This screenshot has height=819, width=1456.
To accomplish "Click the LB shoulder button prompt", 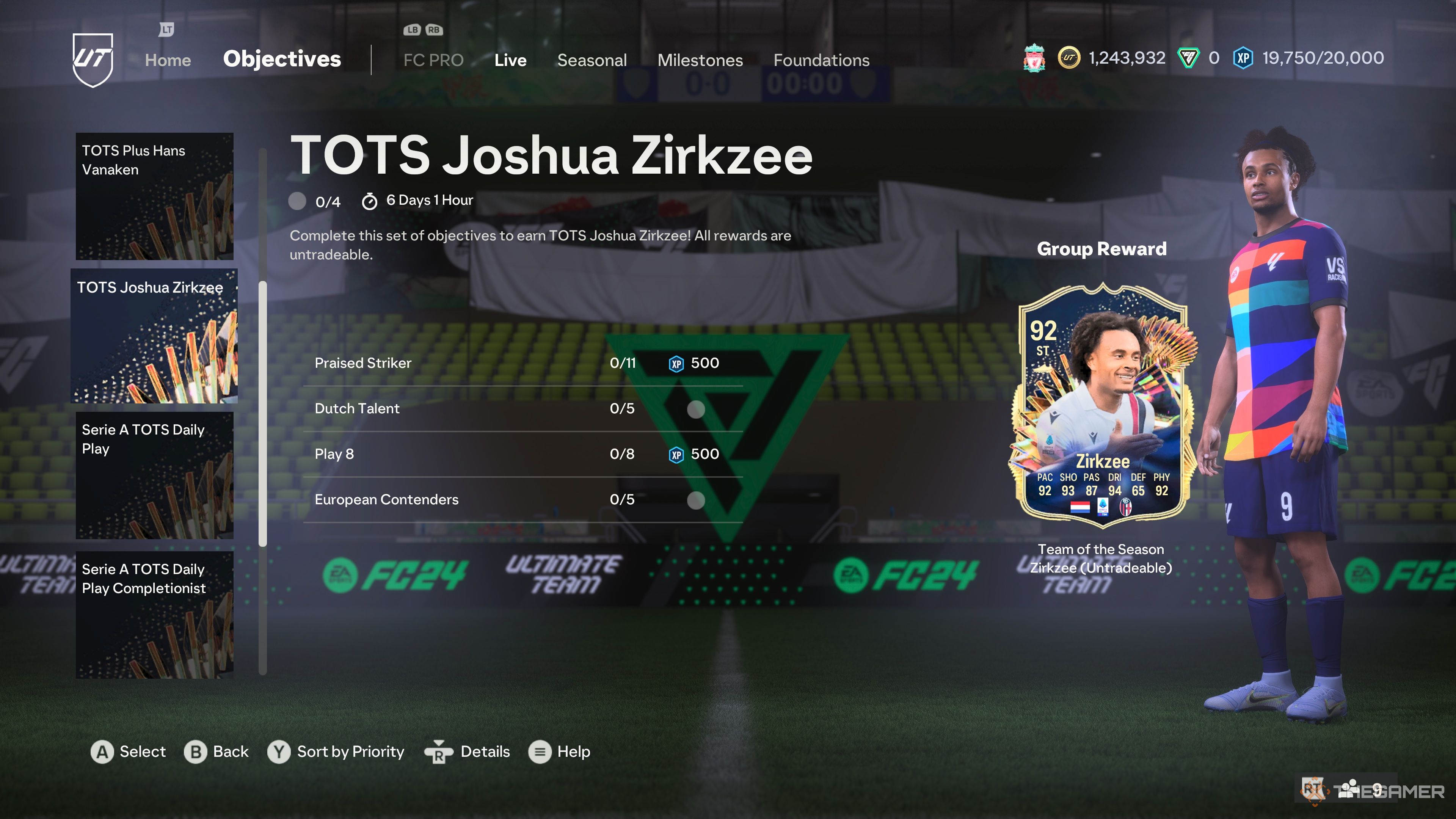I will point(412,30).
